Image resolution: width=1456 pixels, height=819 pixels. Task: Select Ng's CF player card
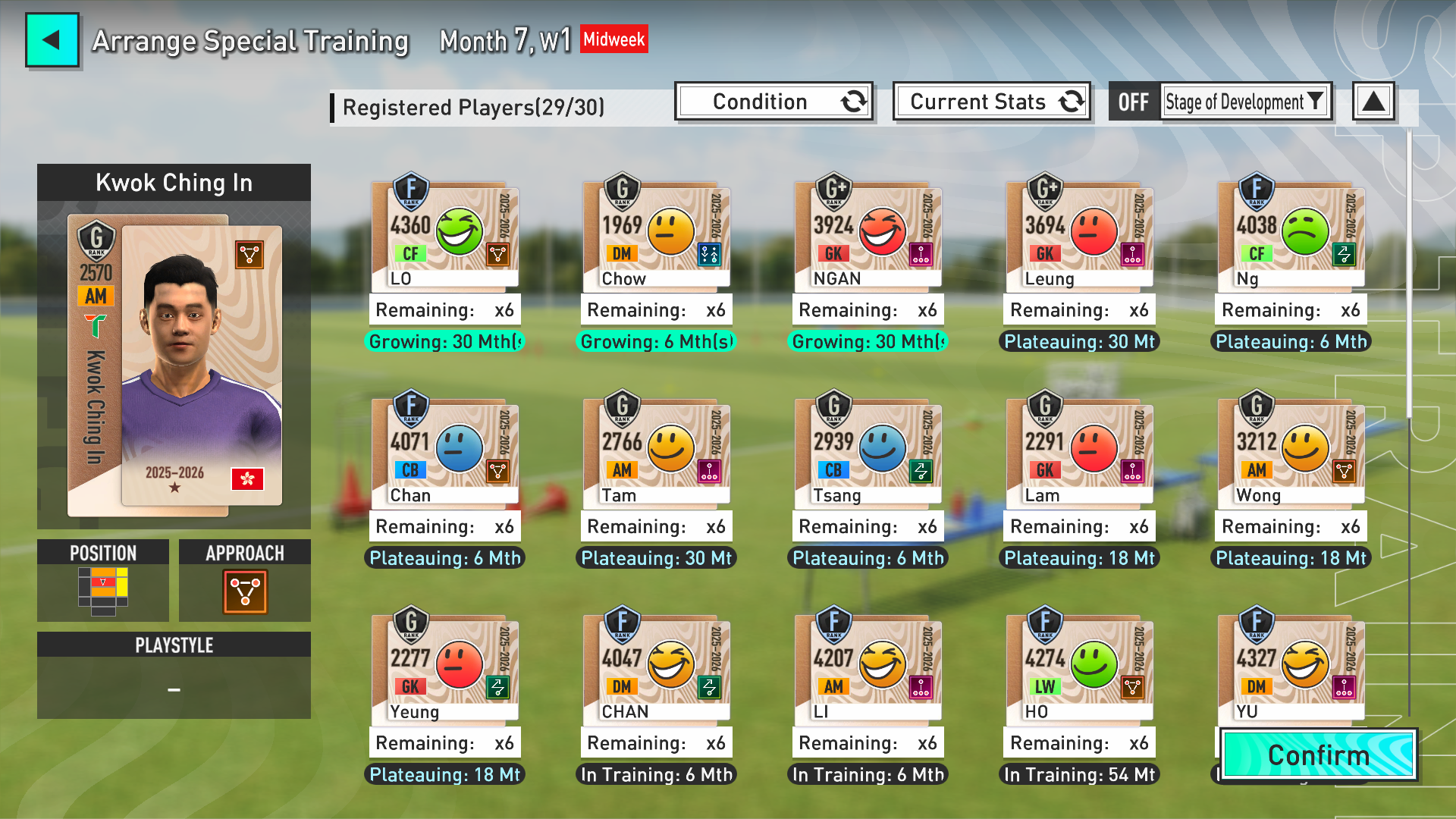point(1291,237)
